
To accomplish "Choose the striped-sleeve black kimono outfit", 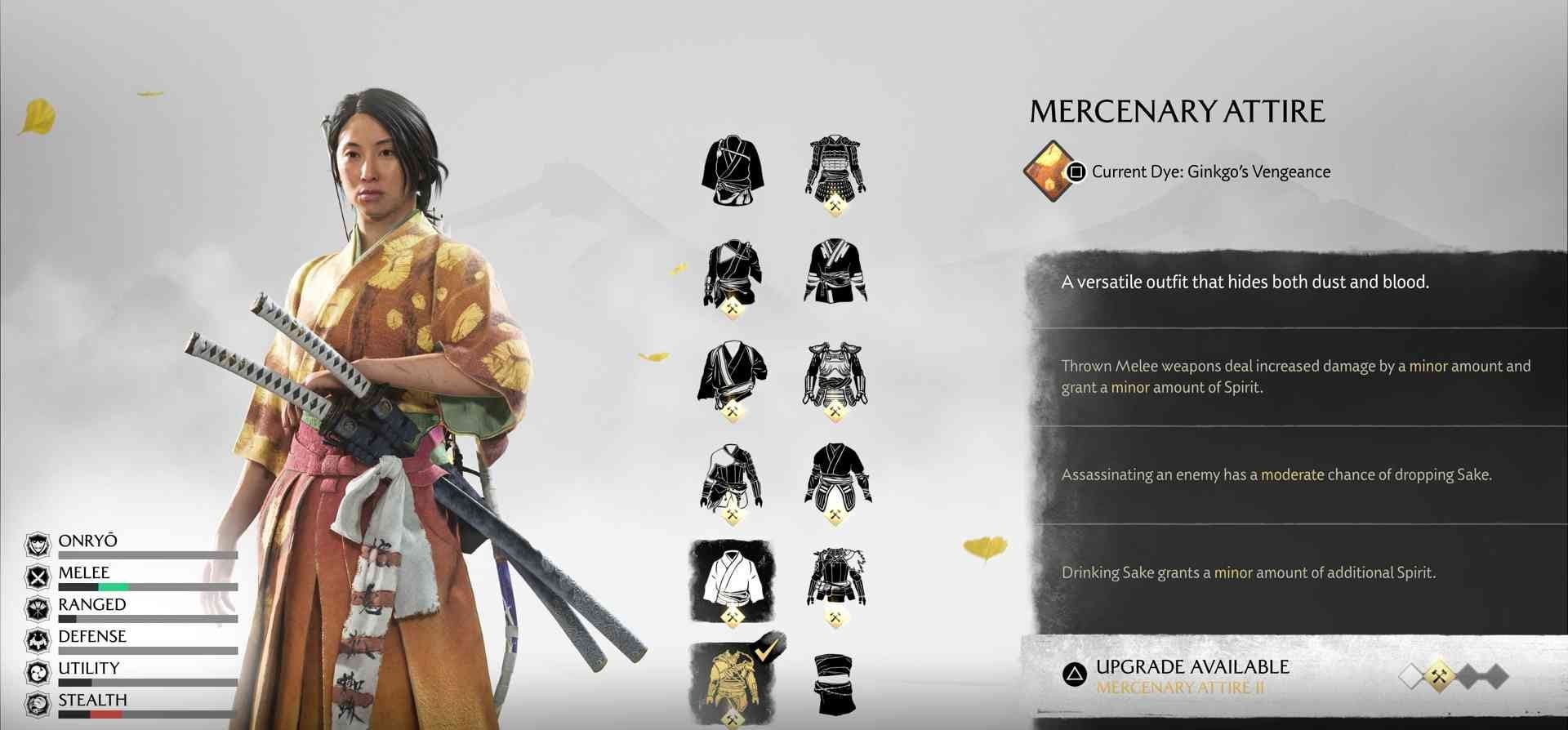I will pyautogui.click(x=835, y=271).
